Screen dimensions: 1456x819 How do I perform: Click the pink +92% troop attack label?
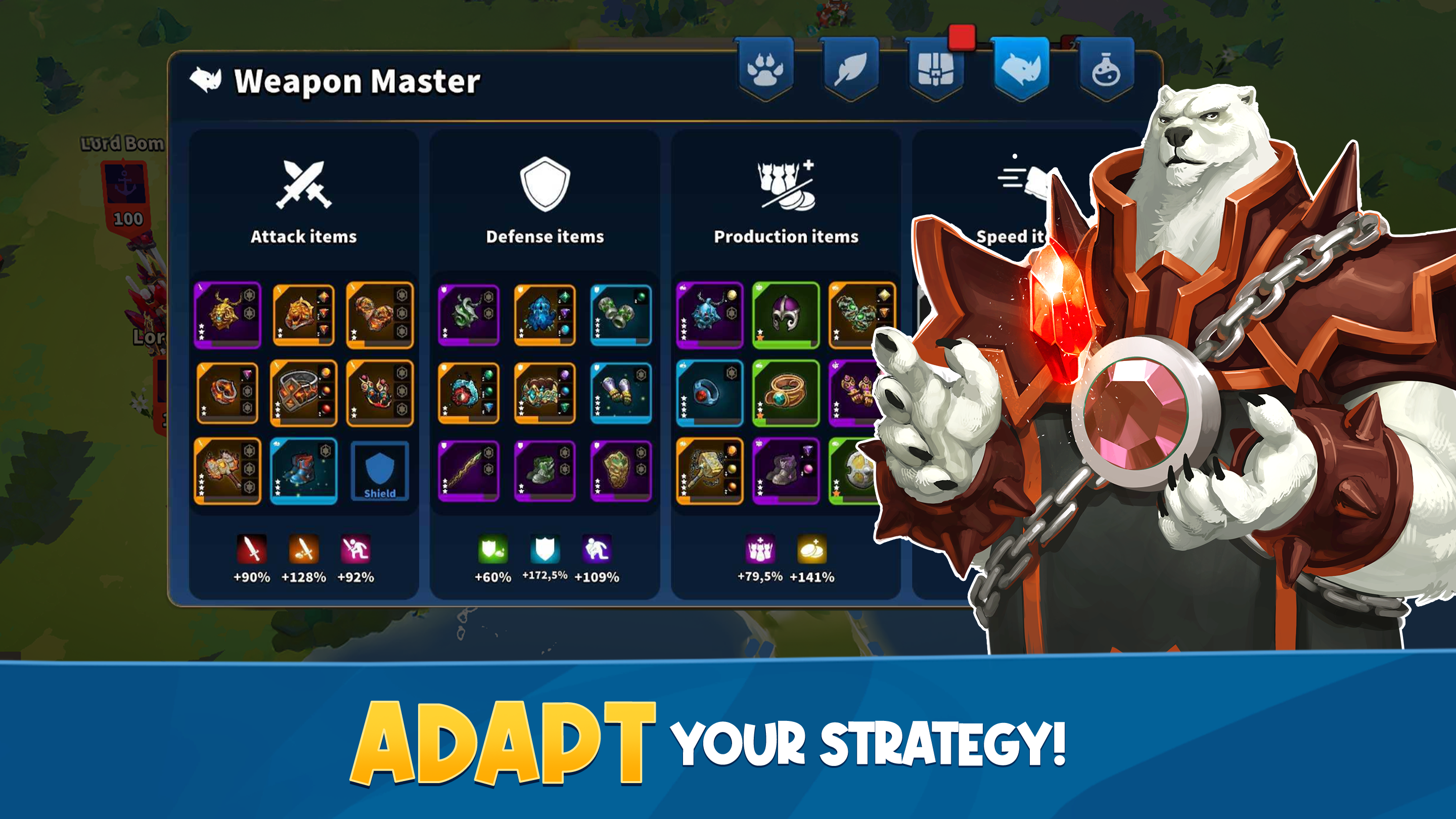tap(355, 578)
